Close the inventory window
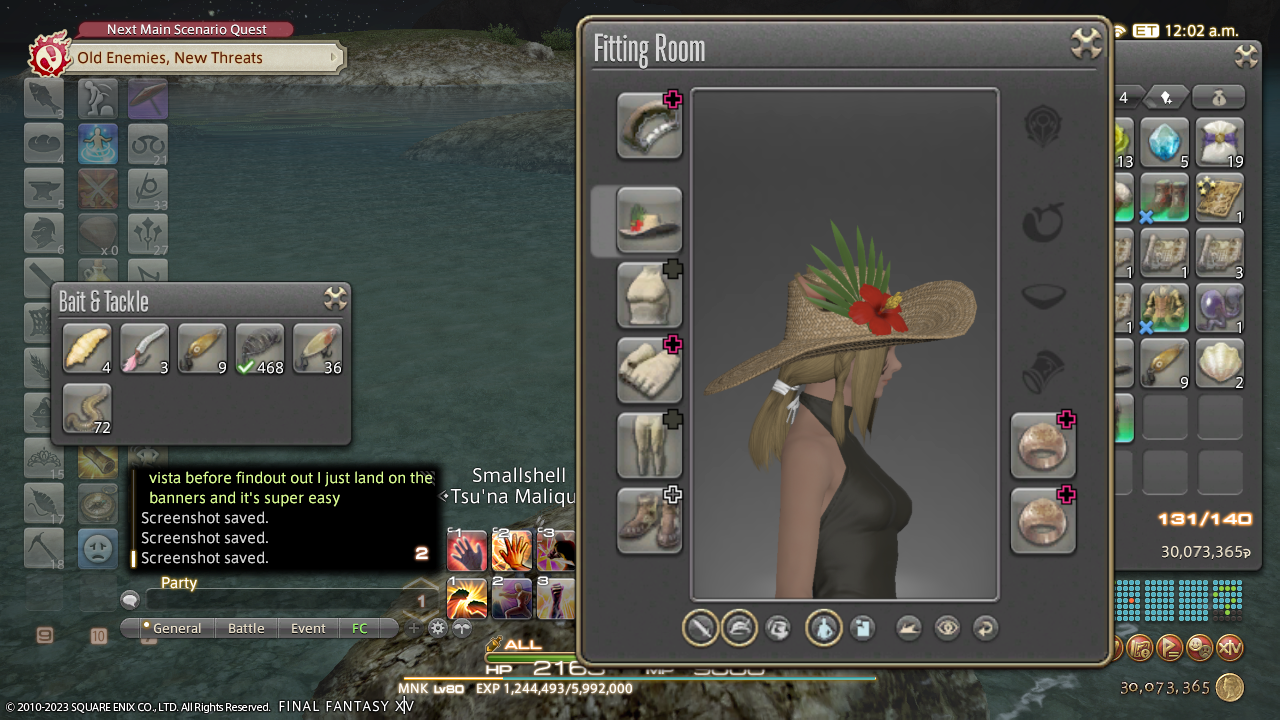This screenshot has height=720, width=1280. point(1246,56)
